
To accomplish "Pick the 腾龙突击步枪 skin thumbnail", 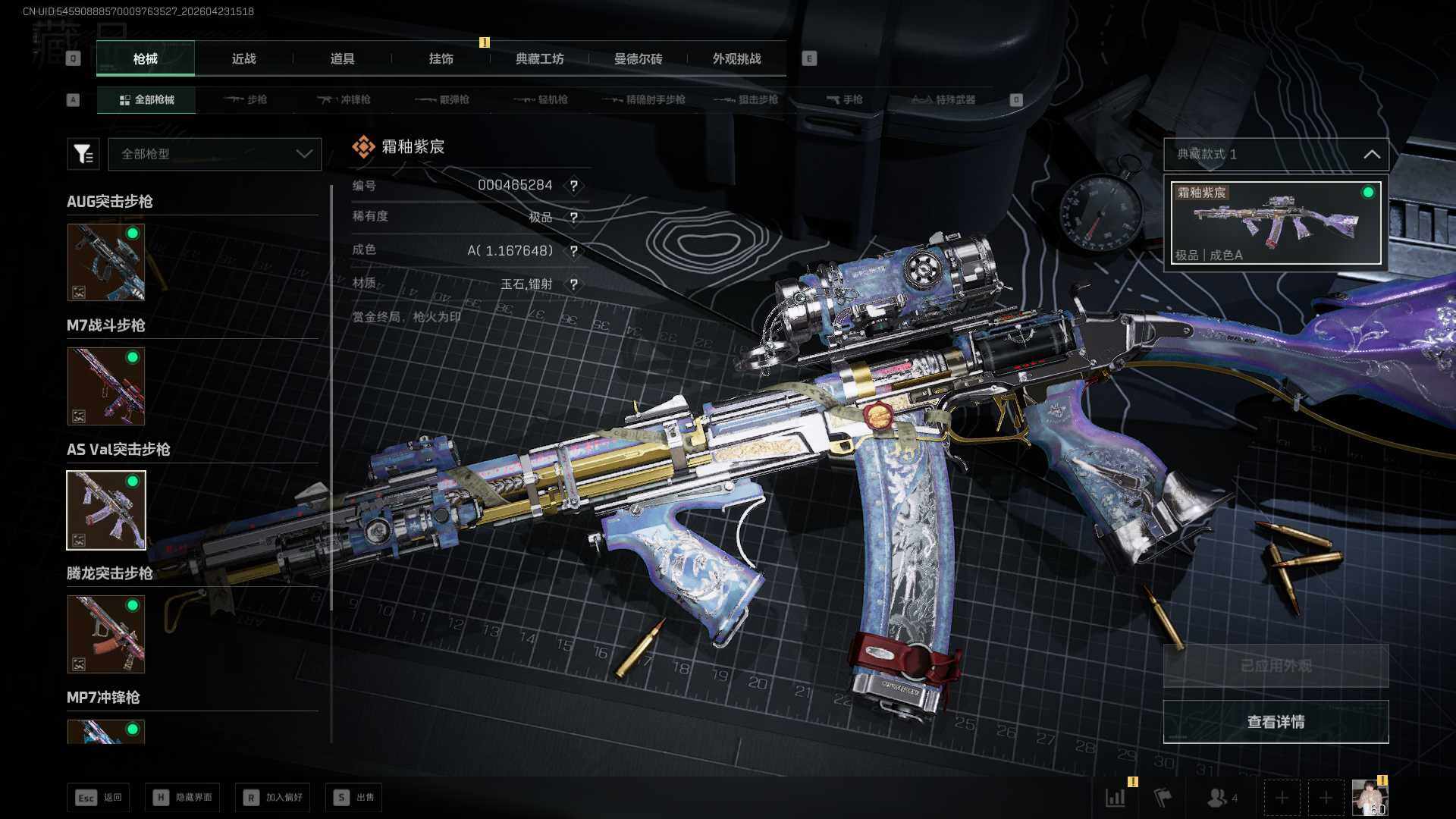I will point(106,634).
